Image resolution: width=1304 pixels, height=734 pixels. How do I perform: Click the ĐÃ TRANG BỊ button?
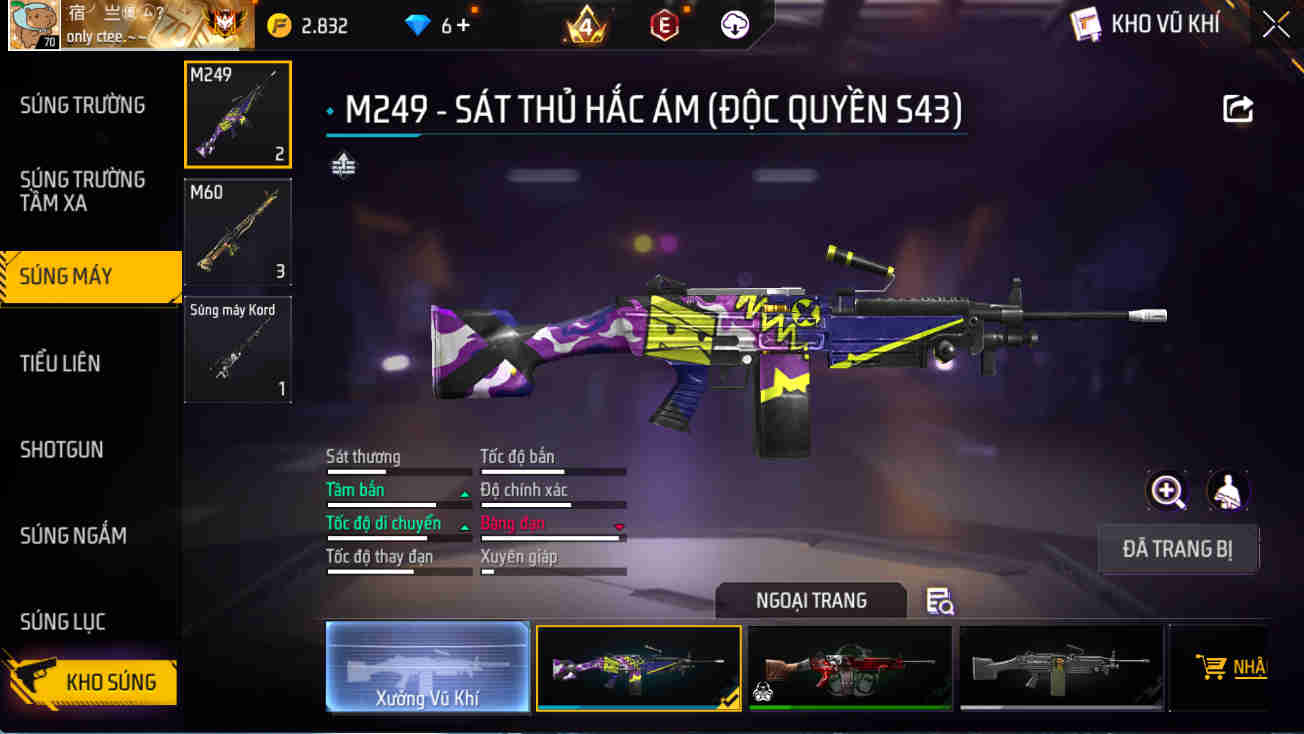pyautogui.click(x=1178, y=549)
